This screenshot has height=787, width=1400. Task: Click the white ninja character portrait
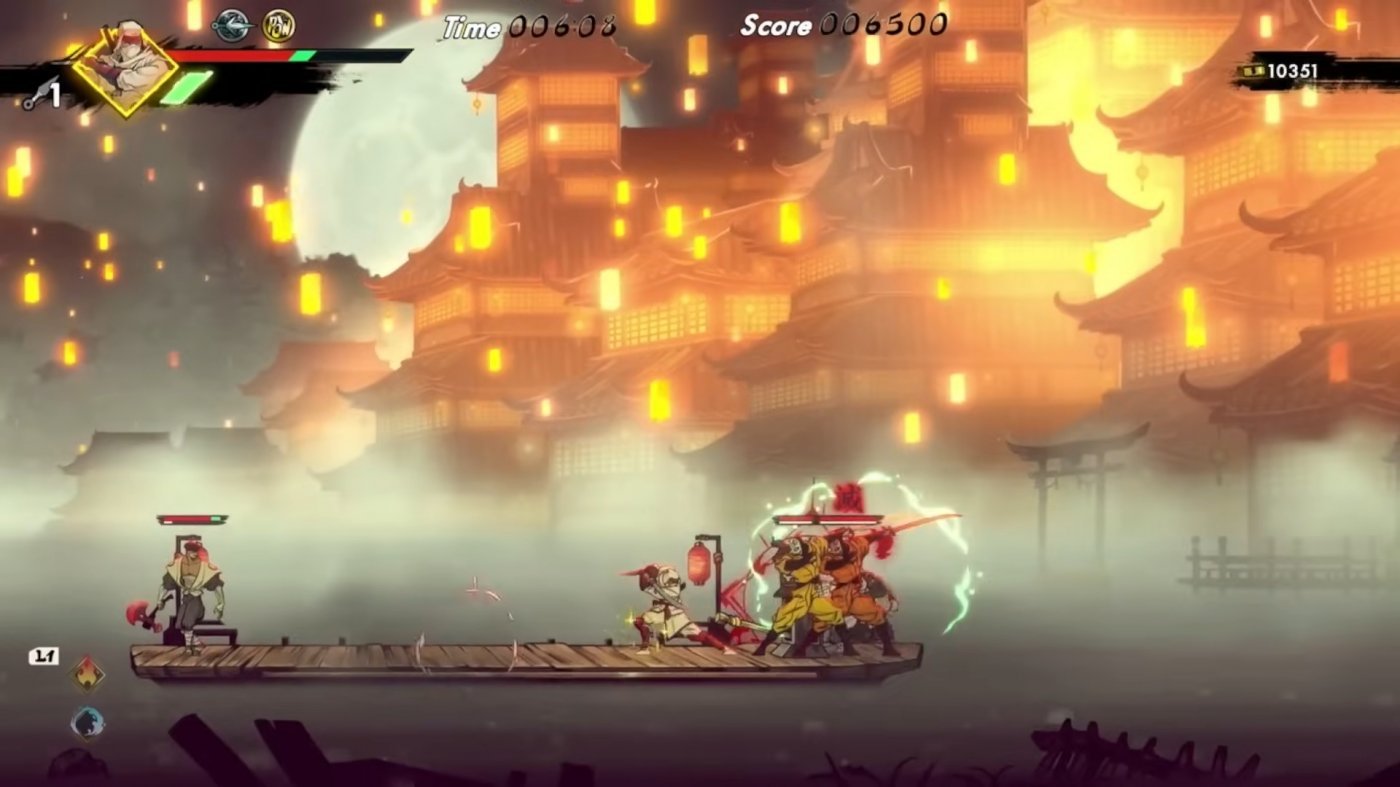[125, 66]
